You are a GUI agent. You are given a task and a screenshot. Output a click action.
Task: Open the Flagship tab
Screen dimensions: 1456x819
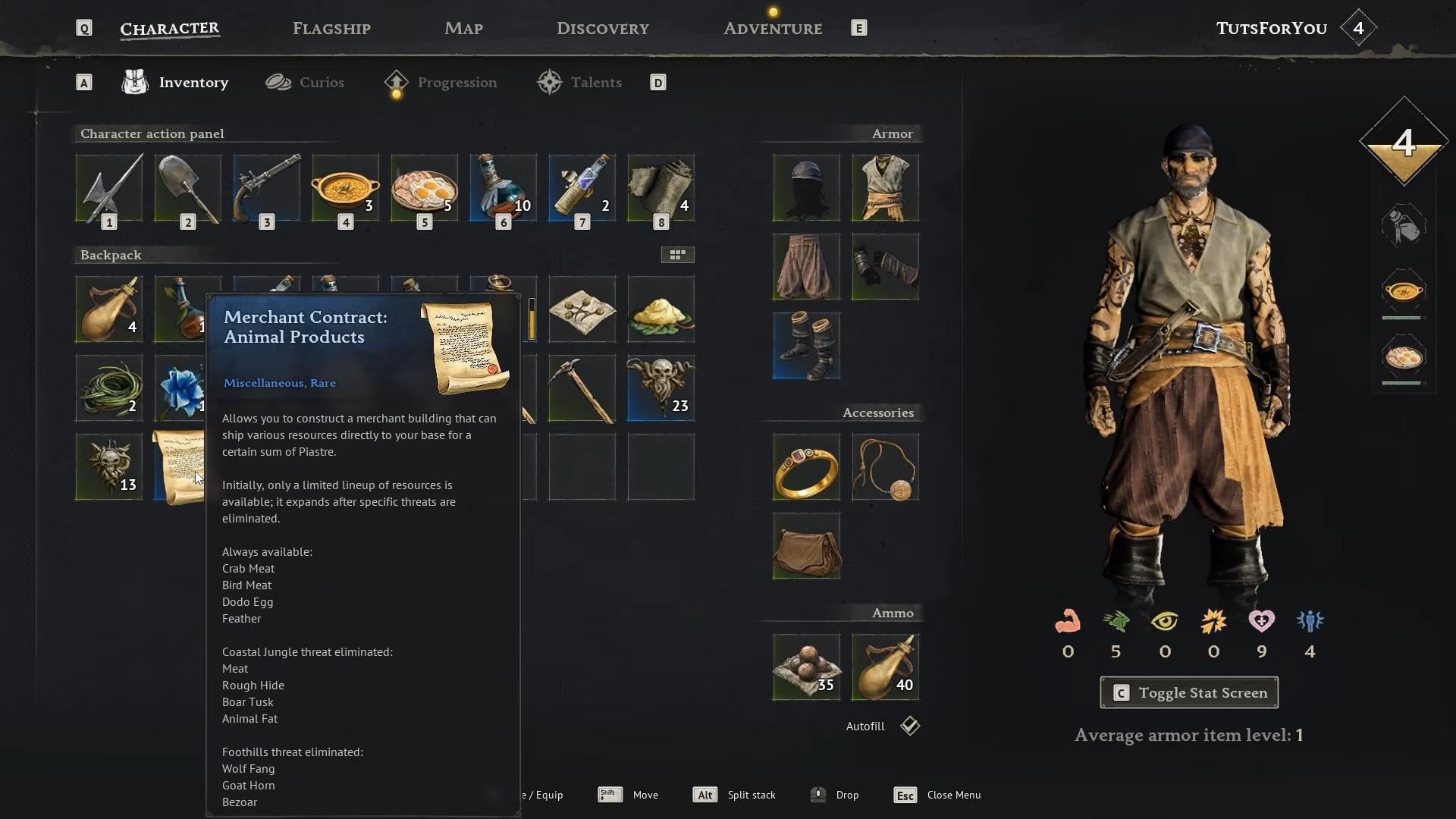[331, 29]
